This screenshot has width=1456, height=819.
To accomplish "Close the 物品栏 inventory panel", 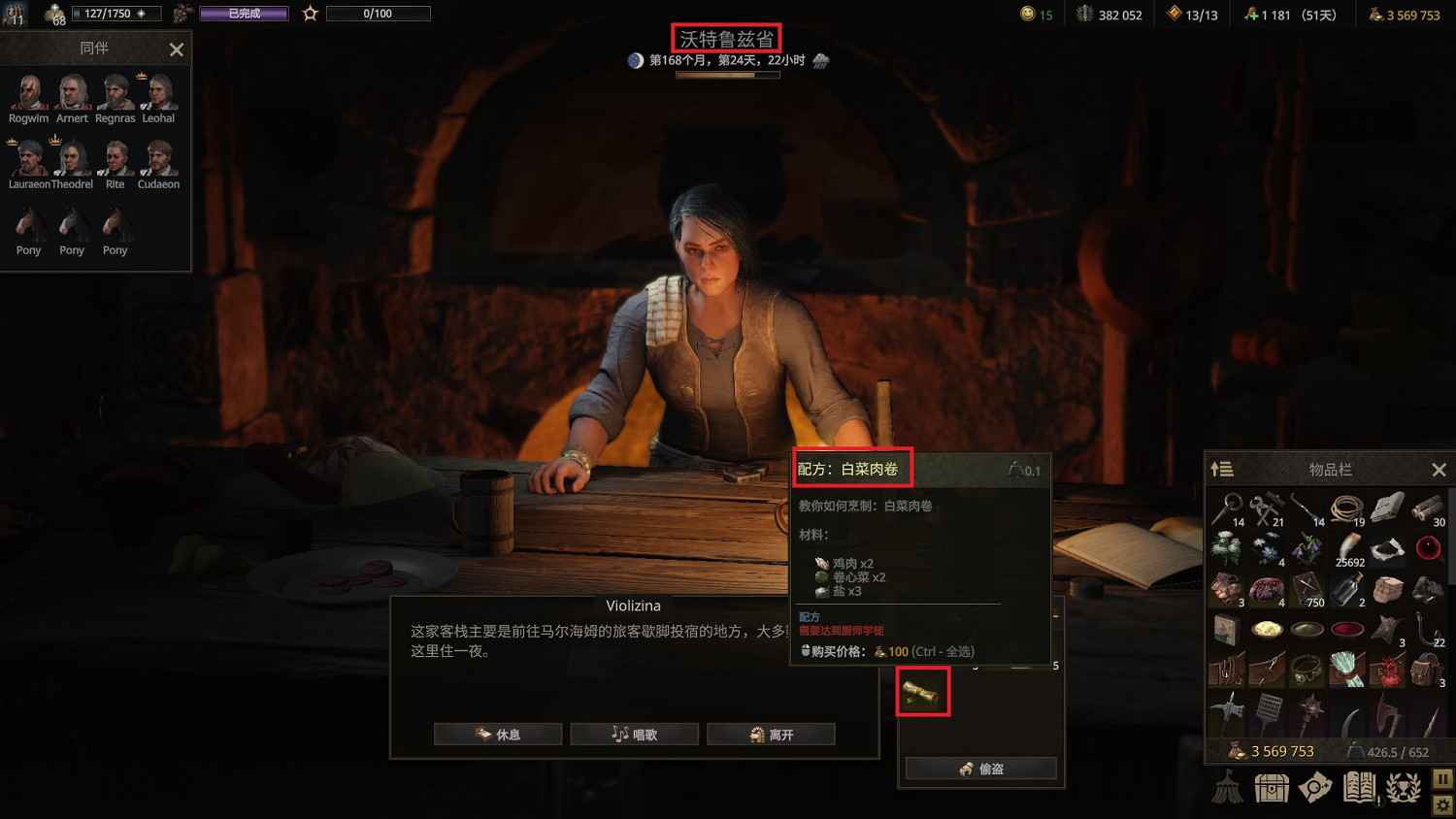I will [x=1439, y=470].
